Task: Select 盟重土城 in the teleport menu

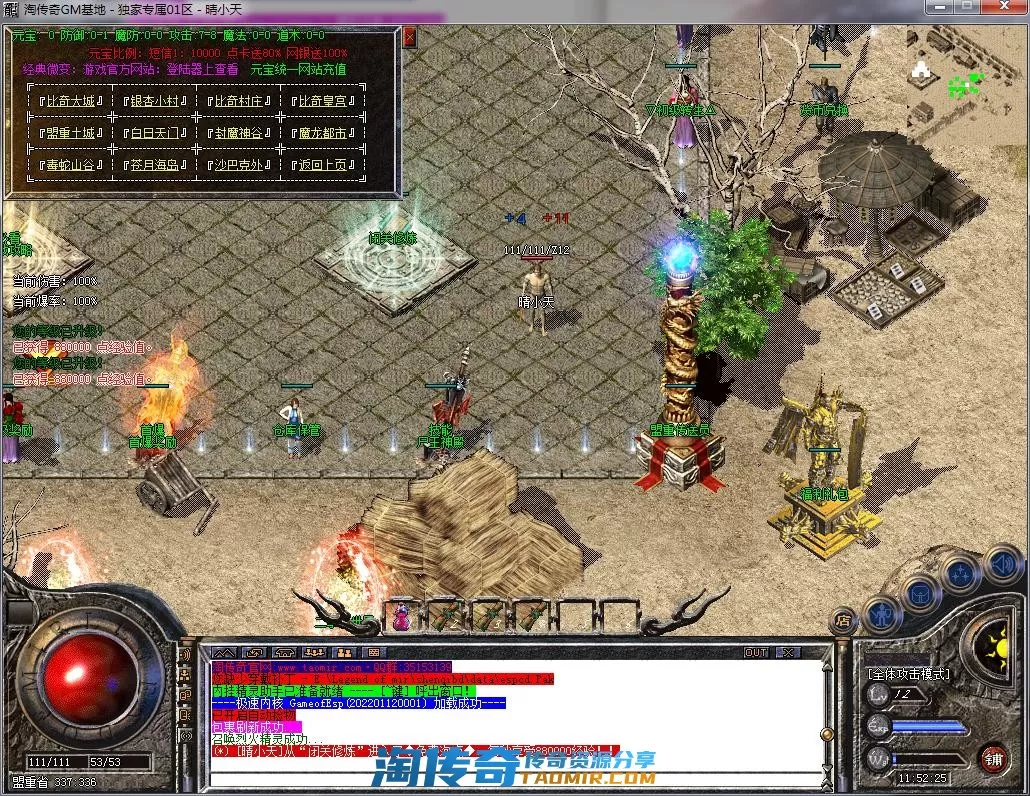Action: 70,133
